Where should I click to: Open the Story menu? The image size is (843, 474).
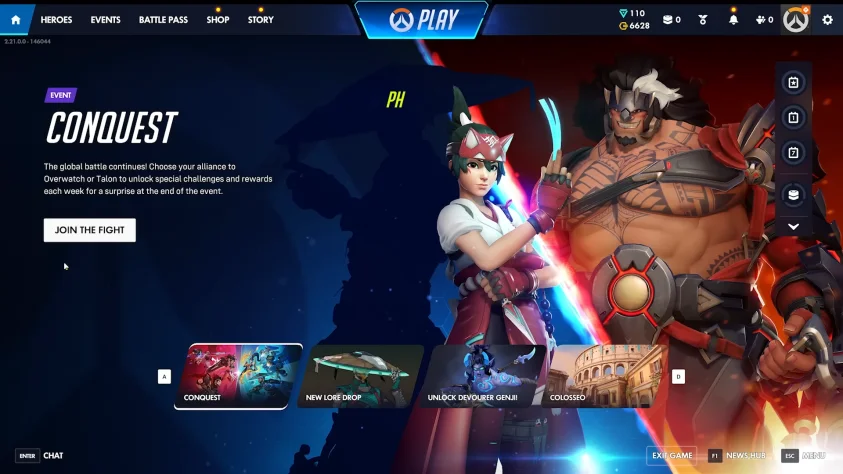pos(260,20)
